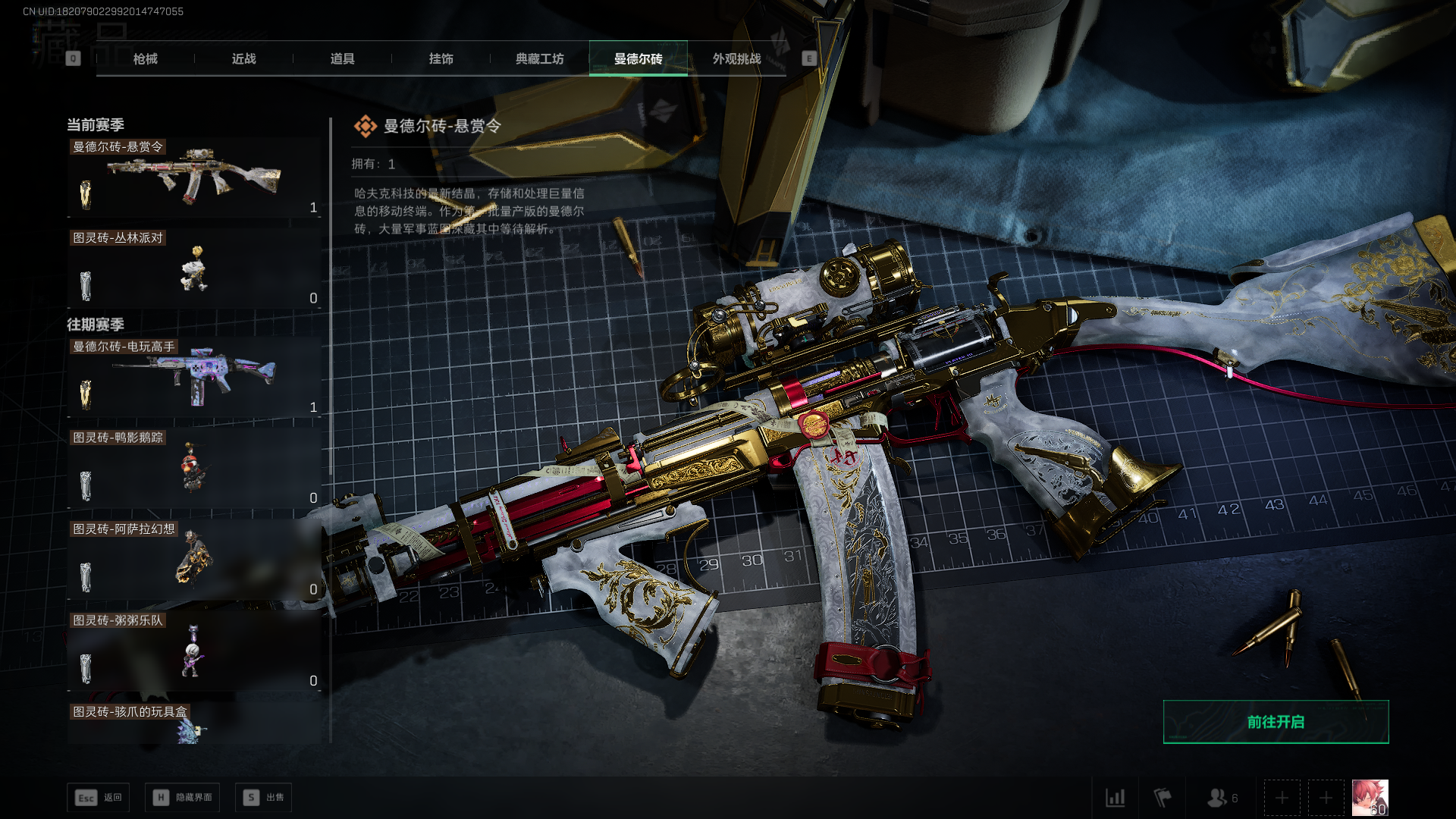This screenshot has width=1456, height=819.
Task: Select the 道具 tab
Action: pyautogui.click(x=342, y=58)
